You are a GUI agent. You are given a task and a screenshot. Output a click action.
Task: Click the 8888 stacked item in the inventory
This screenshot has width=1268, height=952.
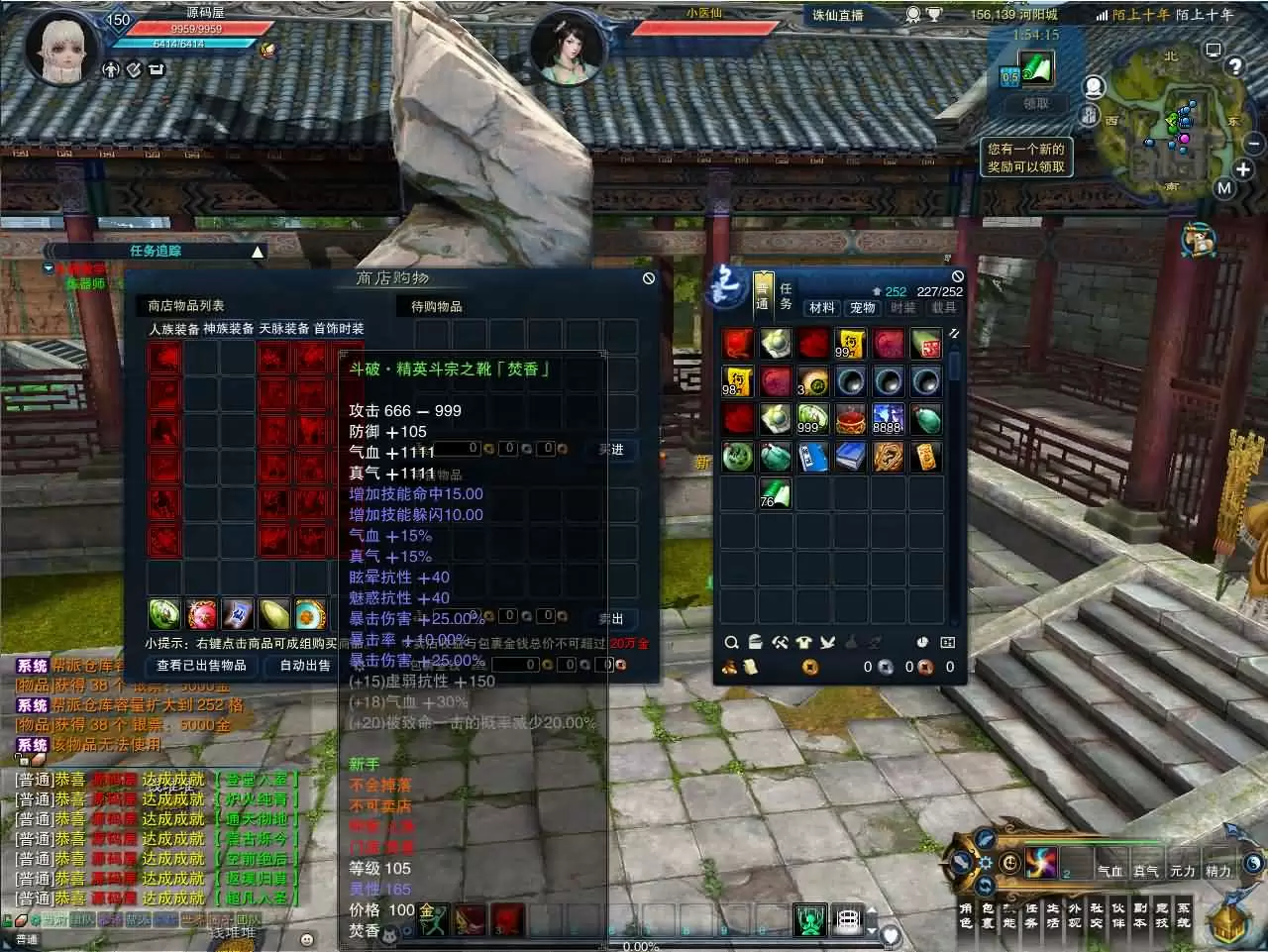(x=888, y=418)
